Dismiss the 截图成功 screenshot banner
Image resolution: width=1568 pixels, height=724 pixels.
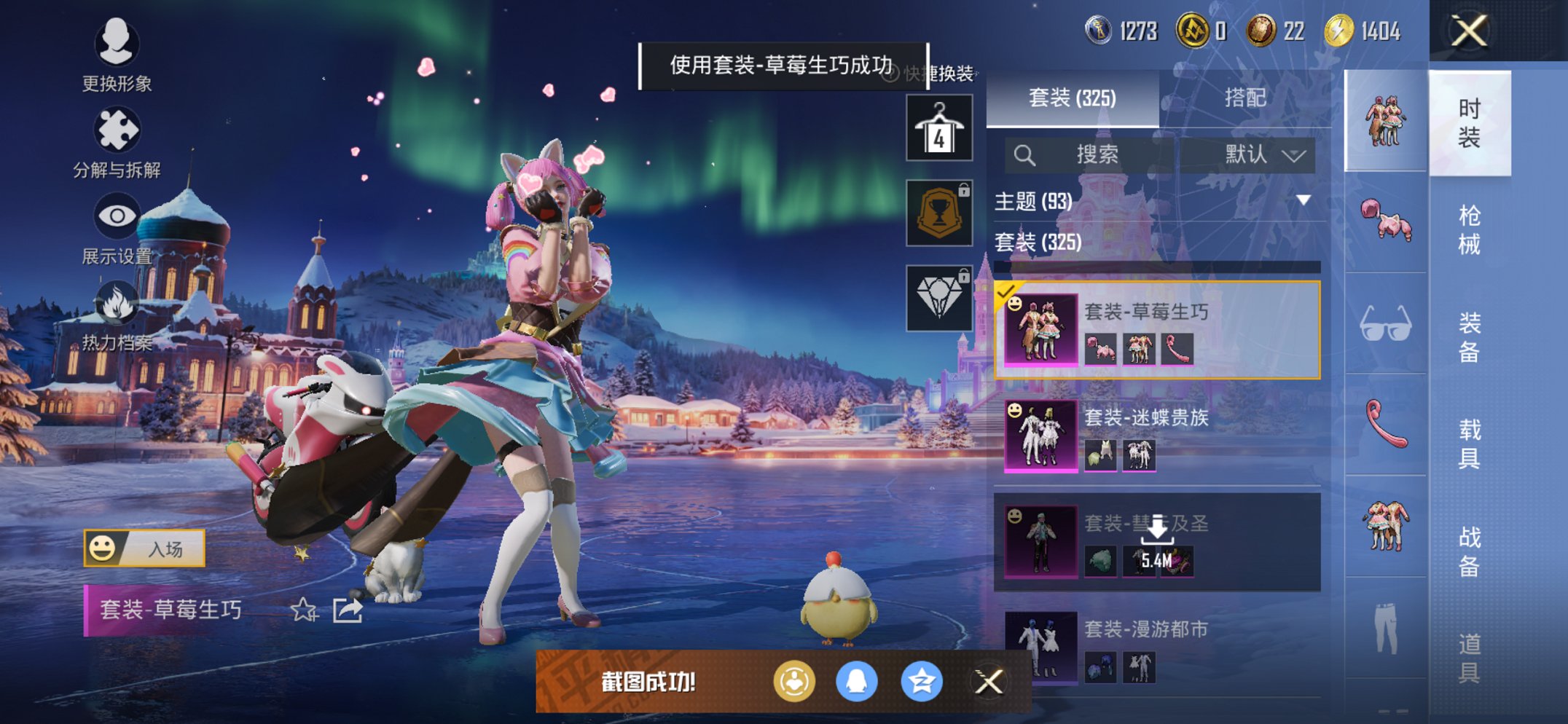click(x=988, y=682)
